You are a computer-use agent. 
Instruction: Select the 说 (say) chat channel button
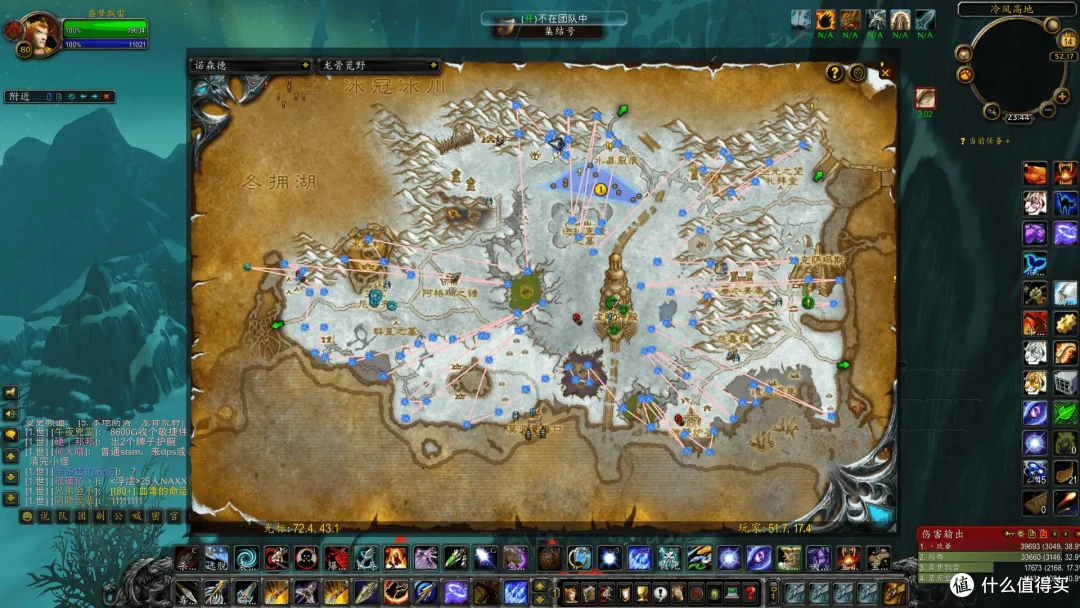click(44, 516)
